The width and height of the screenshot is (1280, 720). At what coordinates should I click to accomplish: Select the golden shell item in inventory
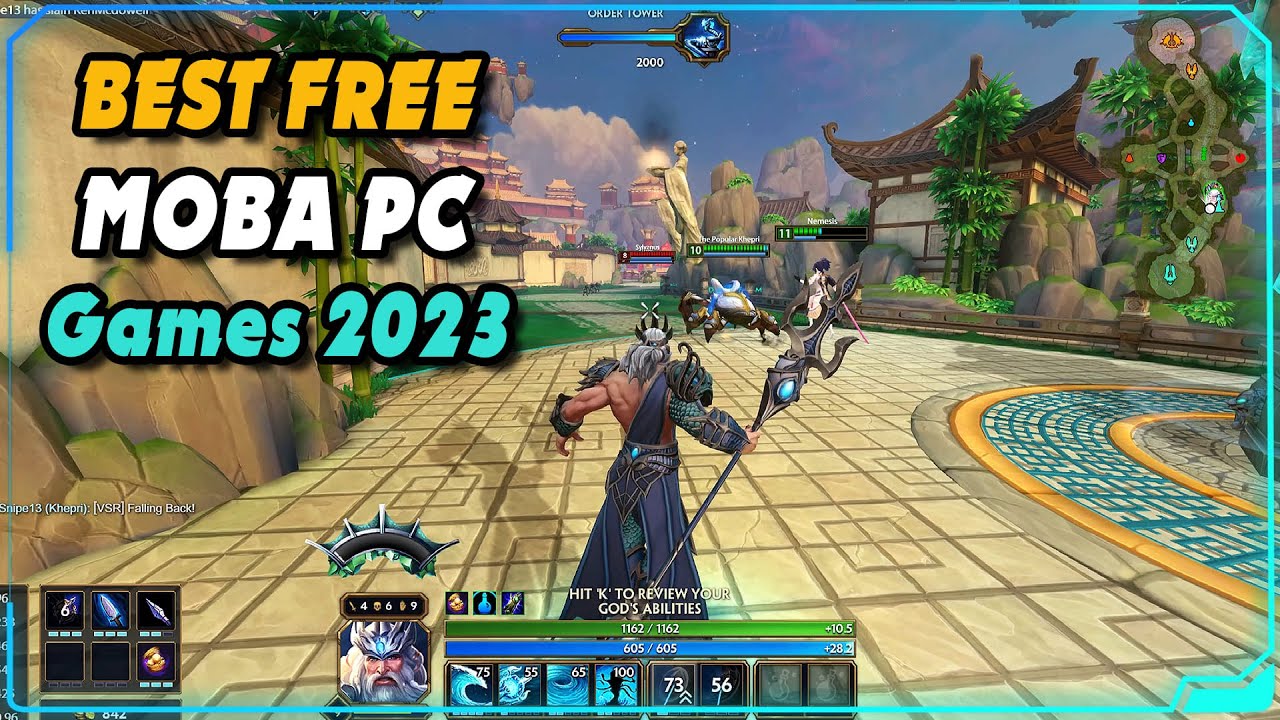154,661
